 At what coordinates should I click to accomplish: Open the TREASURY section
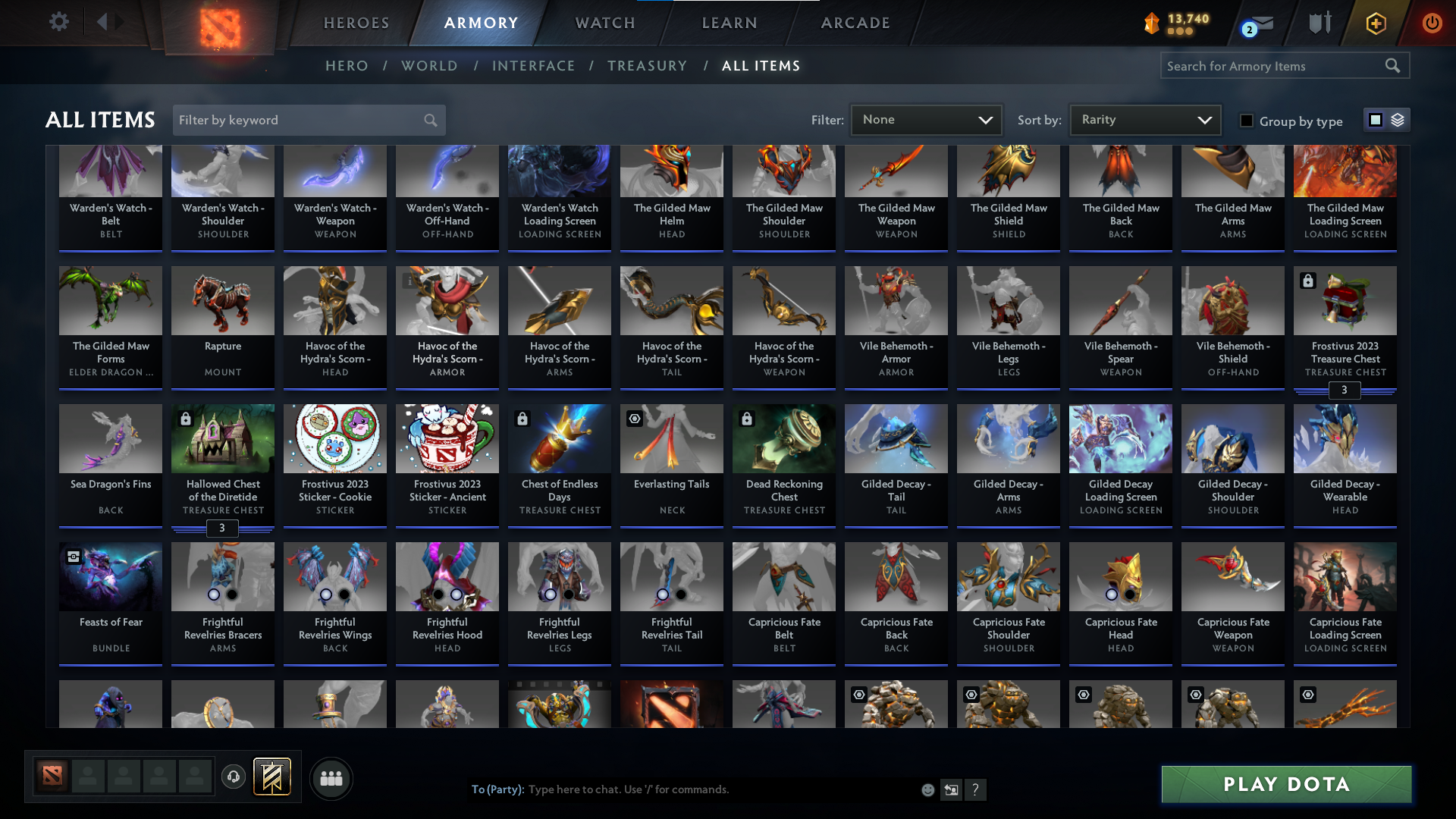pyautogui.click(x=647, y=66)
